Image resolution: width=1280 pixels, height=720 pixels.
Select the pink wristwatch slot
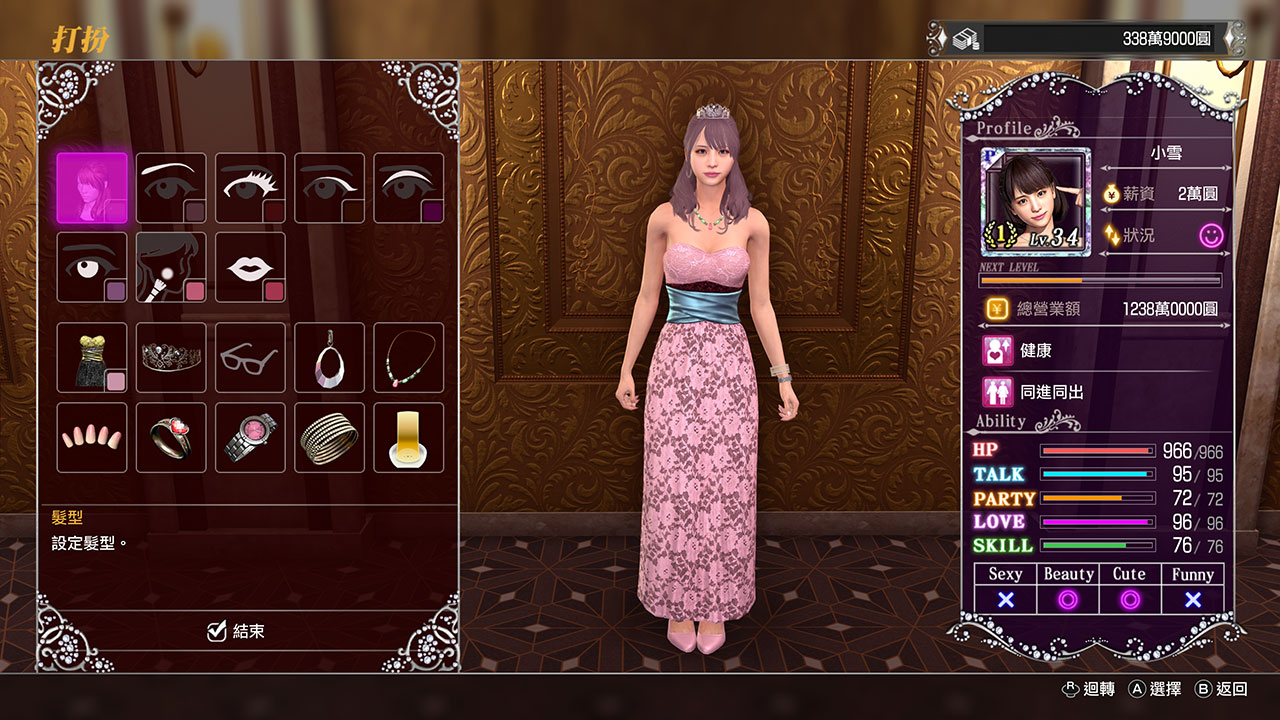[x=250, y=437]
